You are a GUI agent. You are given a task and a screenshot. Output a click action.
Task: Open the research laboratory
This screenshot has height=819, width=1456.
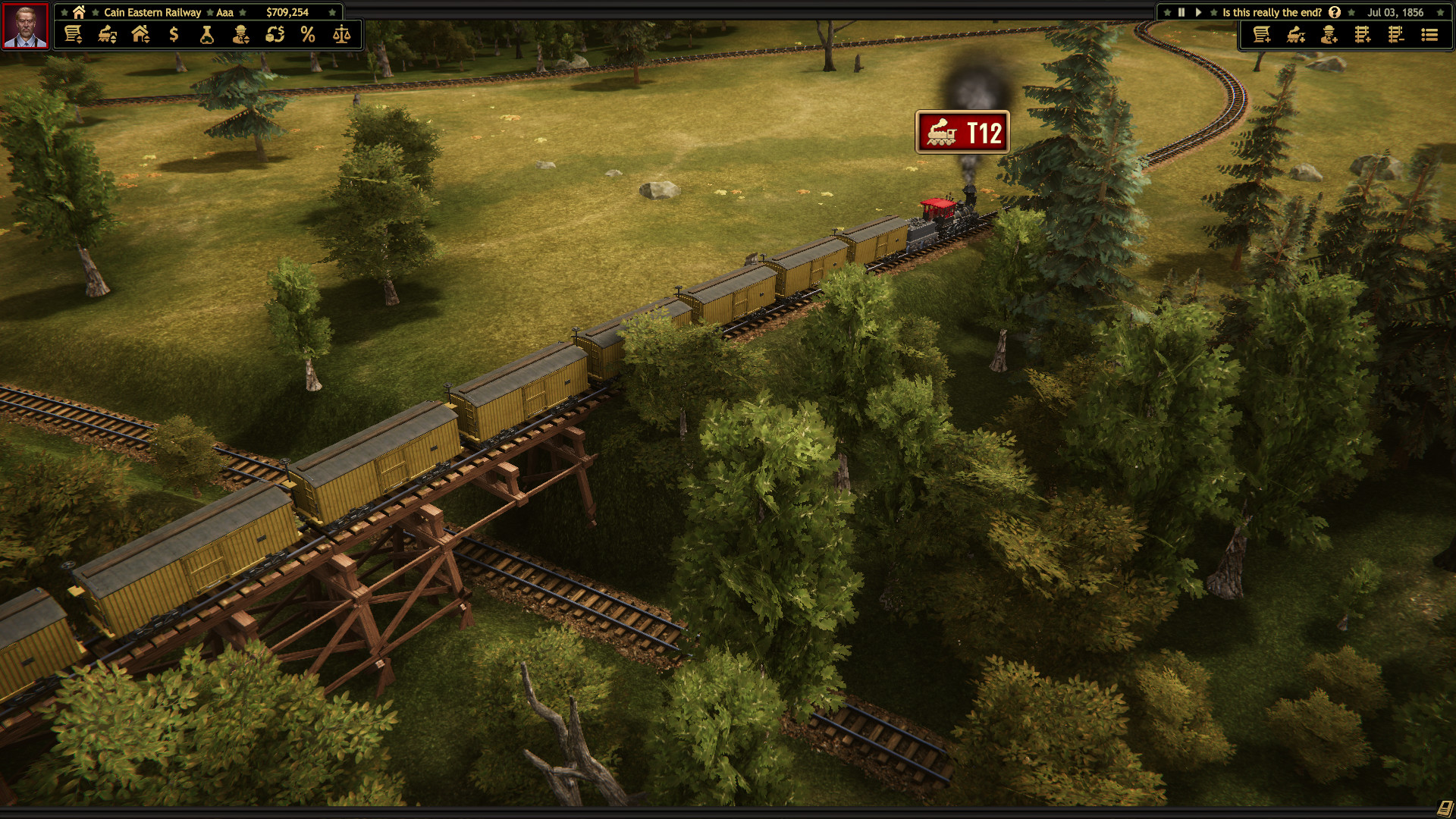point(206,34)
